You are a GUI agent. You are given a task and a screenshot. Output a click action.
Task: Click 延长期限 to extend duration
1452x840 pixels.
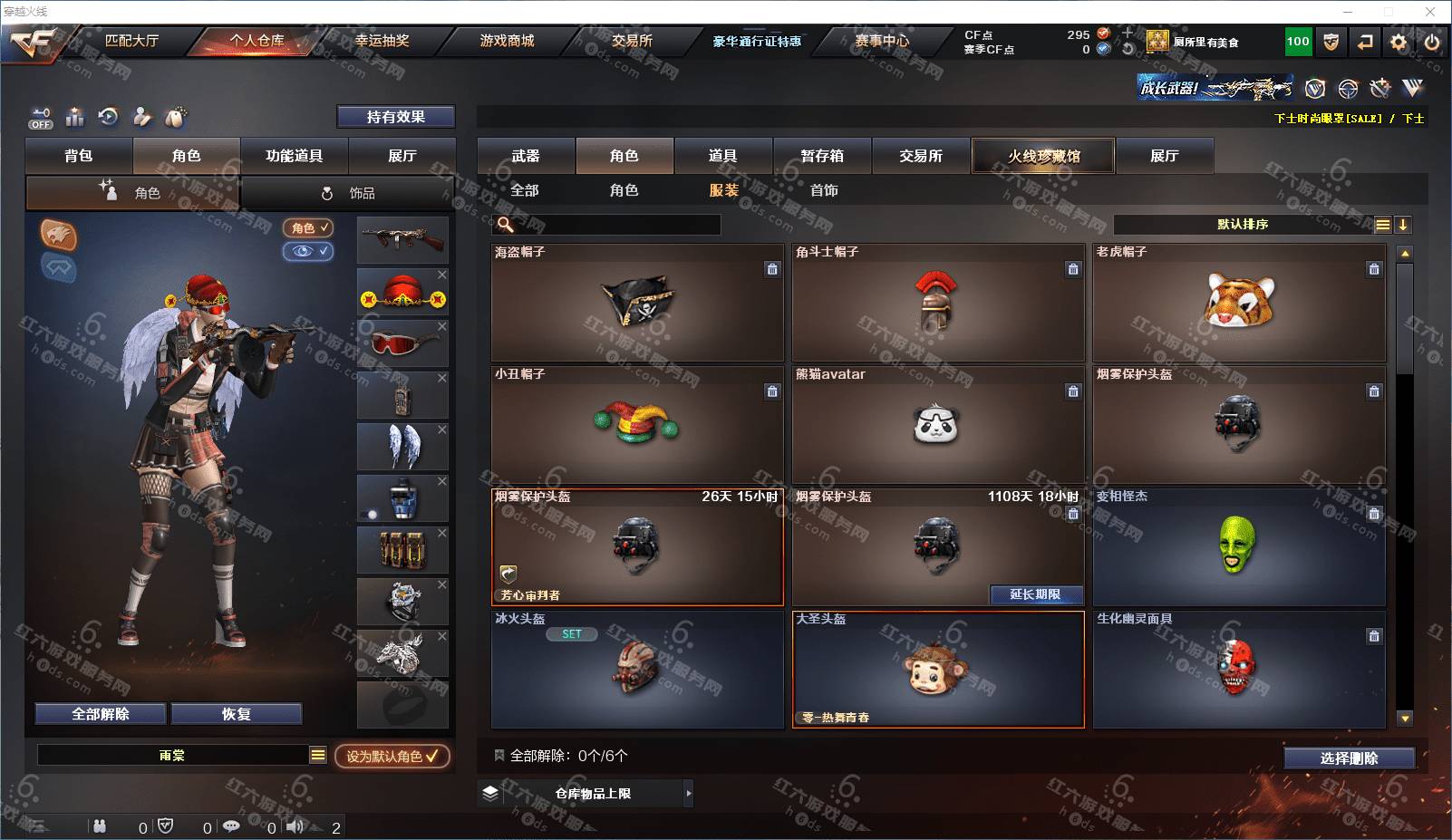pos(1035,594)
